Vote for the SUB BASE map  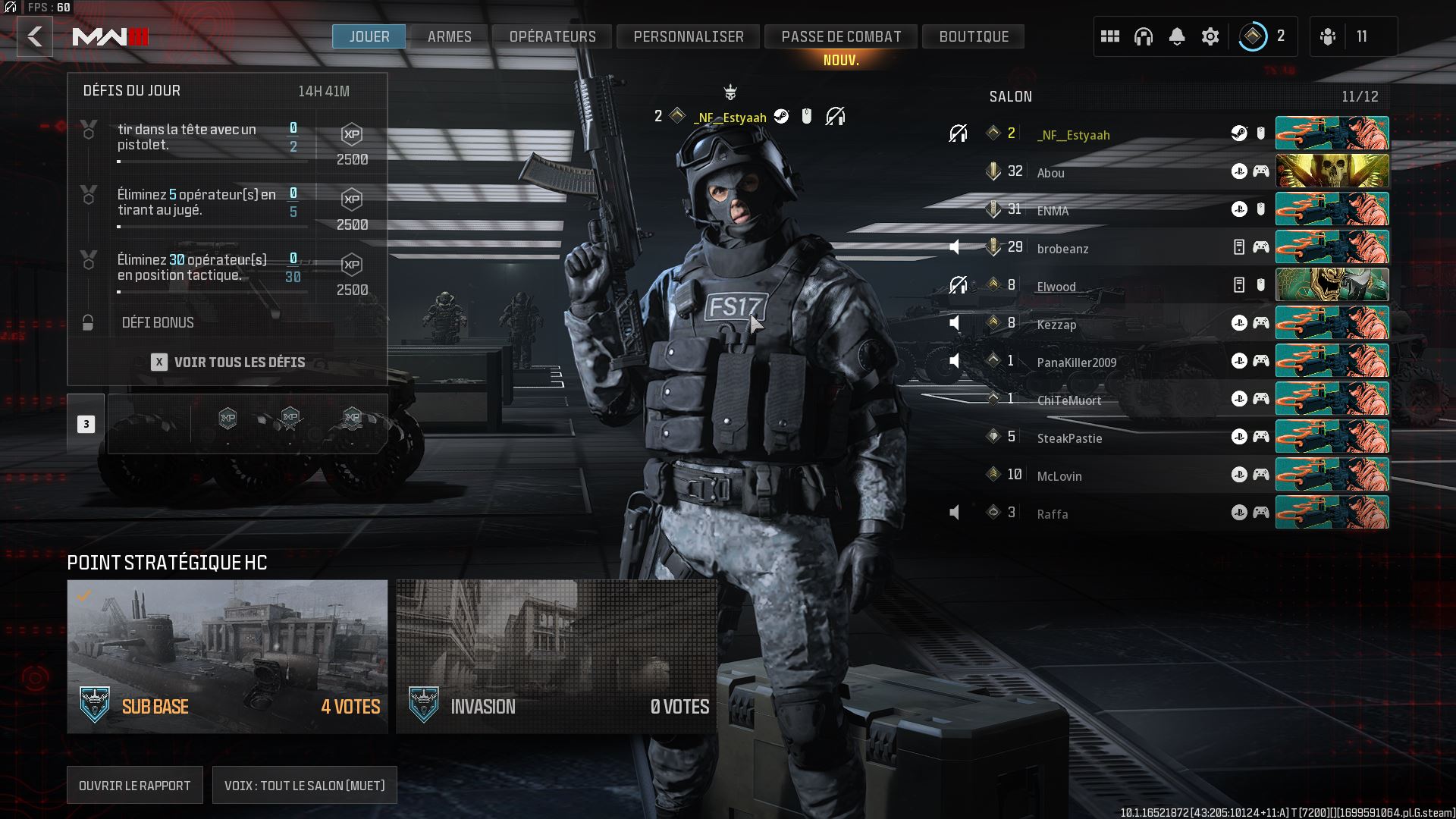tap(227, 656)
